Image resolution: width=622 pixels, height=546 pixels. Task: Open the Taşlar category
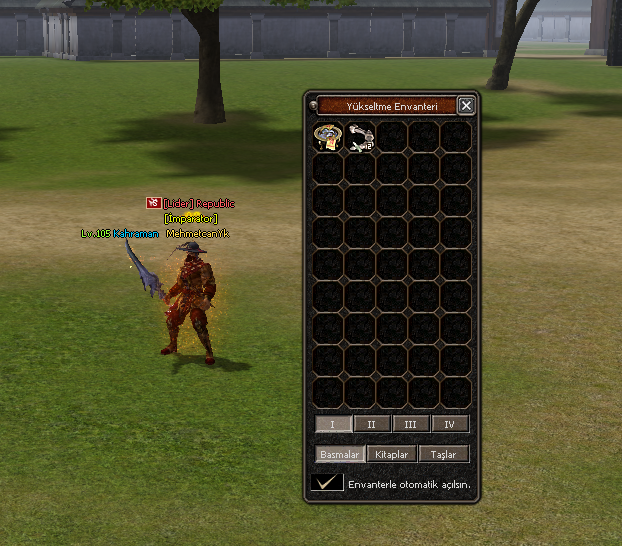(443, 454)
